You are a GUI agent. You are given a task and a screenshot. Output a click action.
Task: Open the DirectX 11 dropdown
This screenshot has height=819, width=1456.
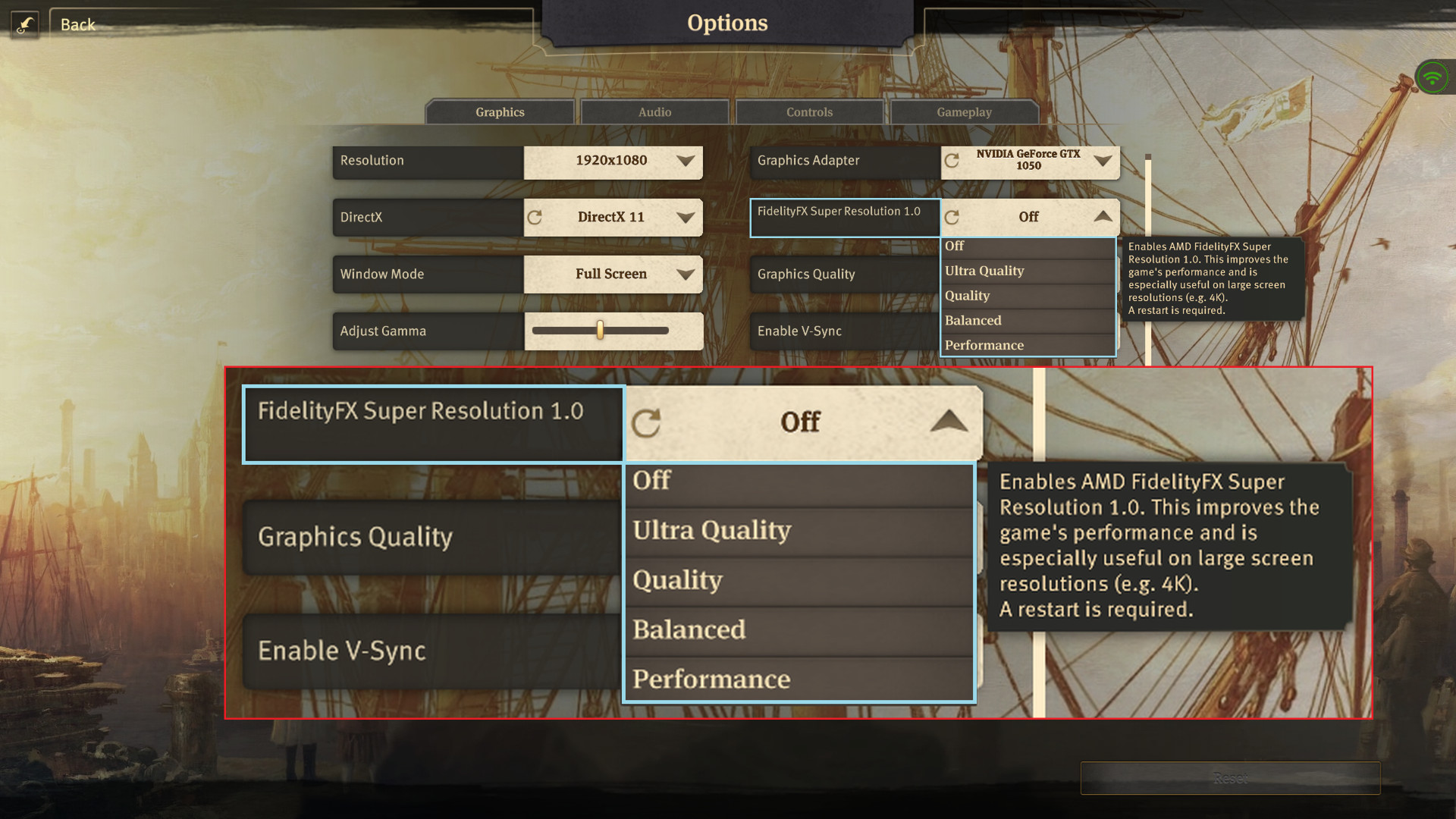[x=612, y=217]
